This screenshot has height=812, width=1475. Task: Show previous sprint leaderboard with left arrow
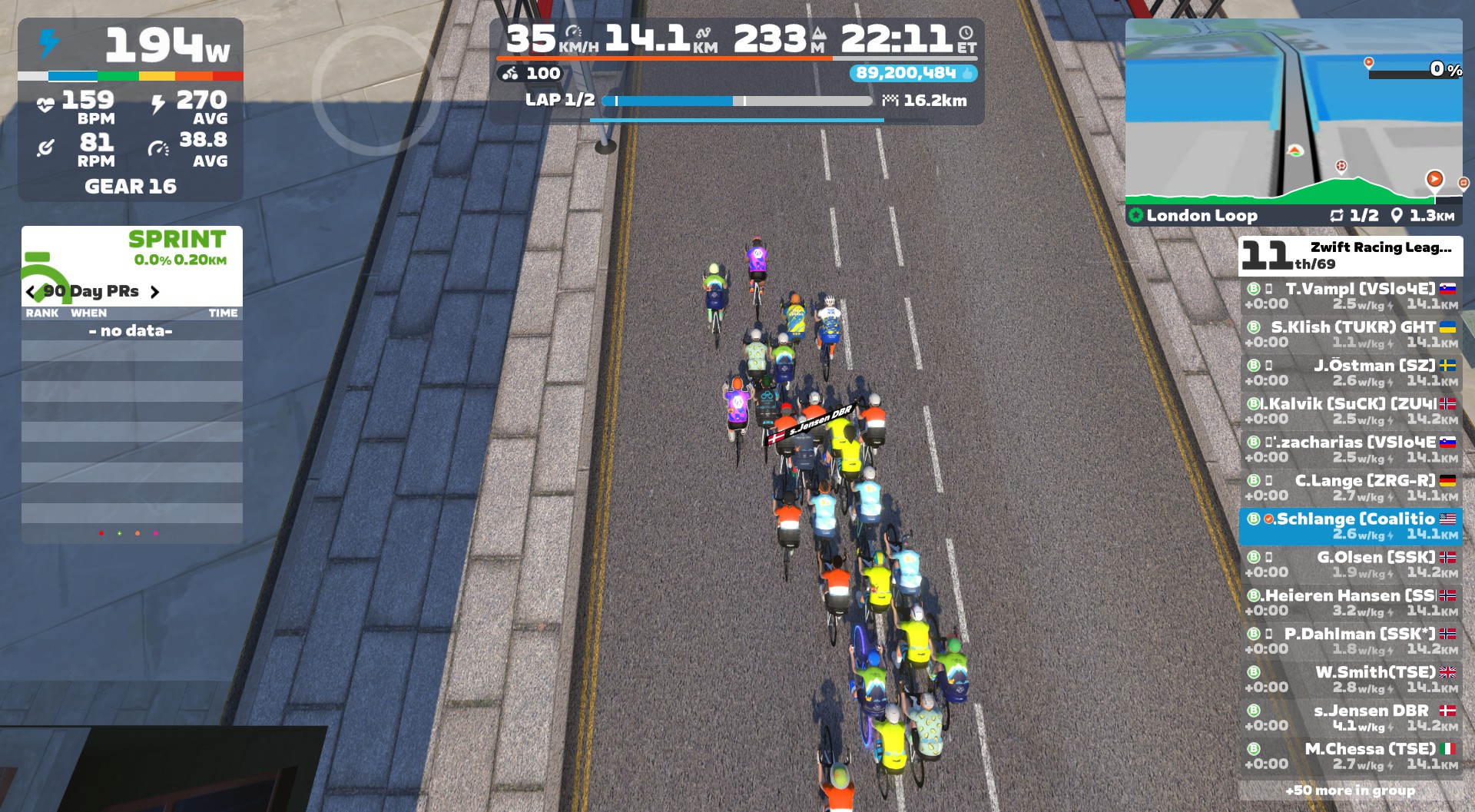click(x=31, y=292)
